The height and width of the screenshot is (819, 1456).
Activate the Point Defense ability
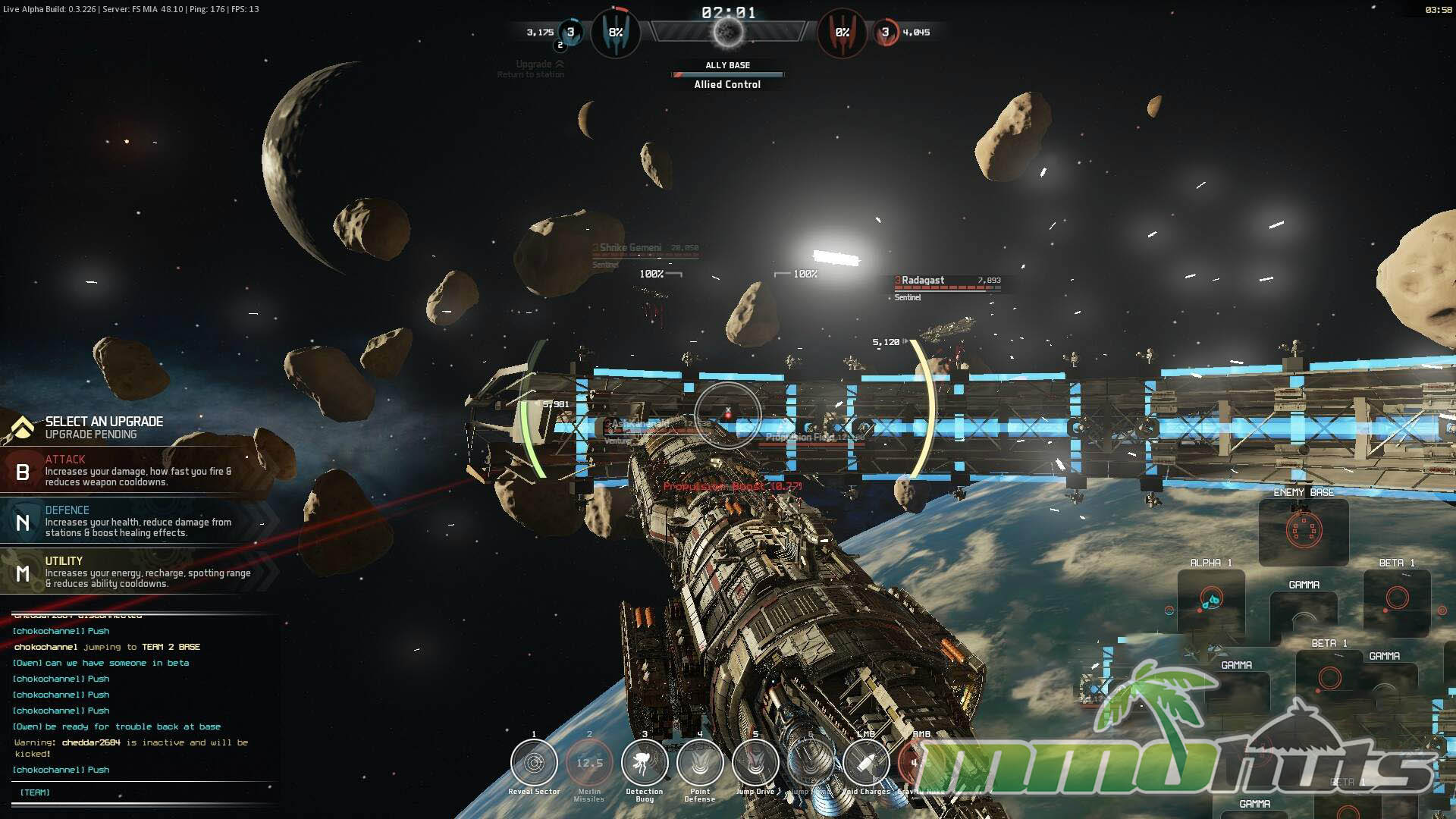pyautogui.click(x=700, y=763)
